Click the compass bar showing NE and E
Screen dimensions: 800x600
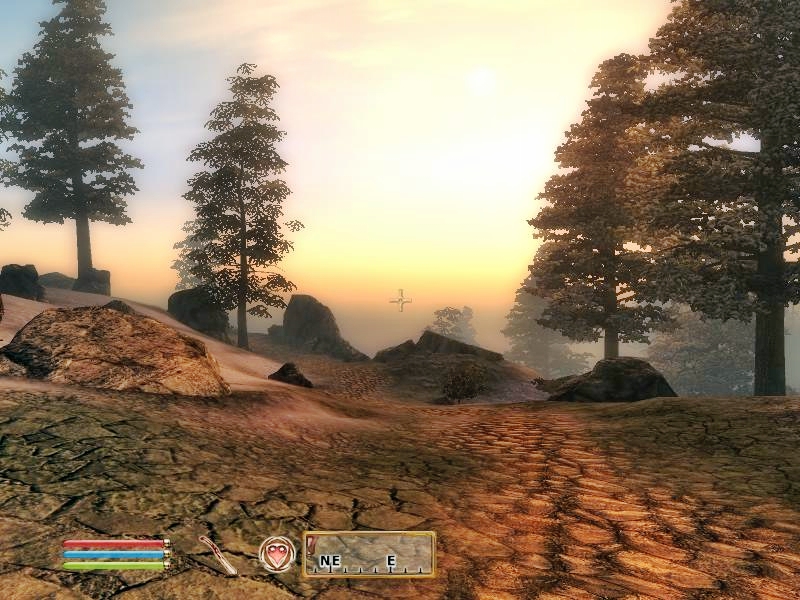pyautogui.click(x=370, y=554)
